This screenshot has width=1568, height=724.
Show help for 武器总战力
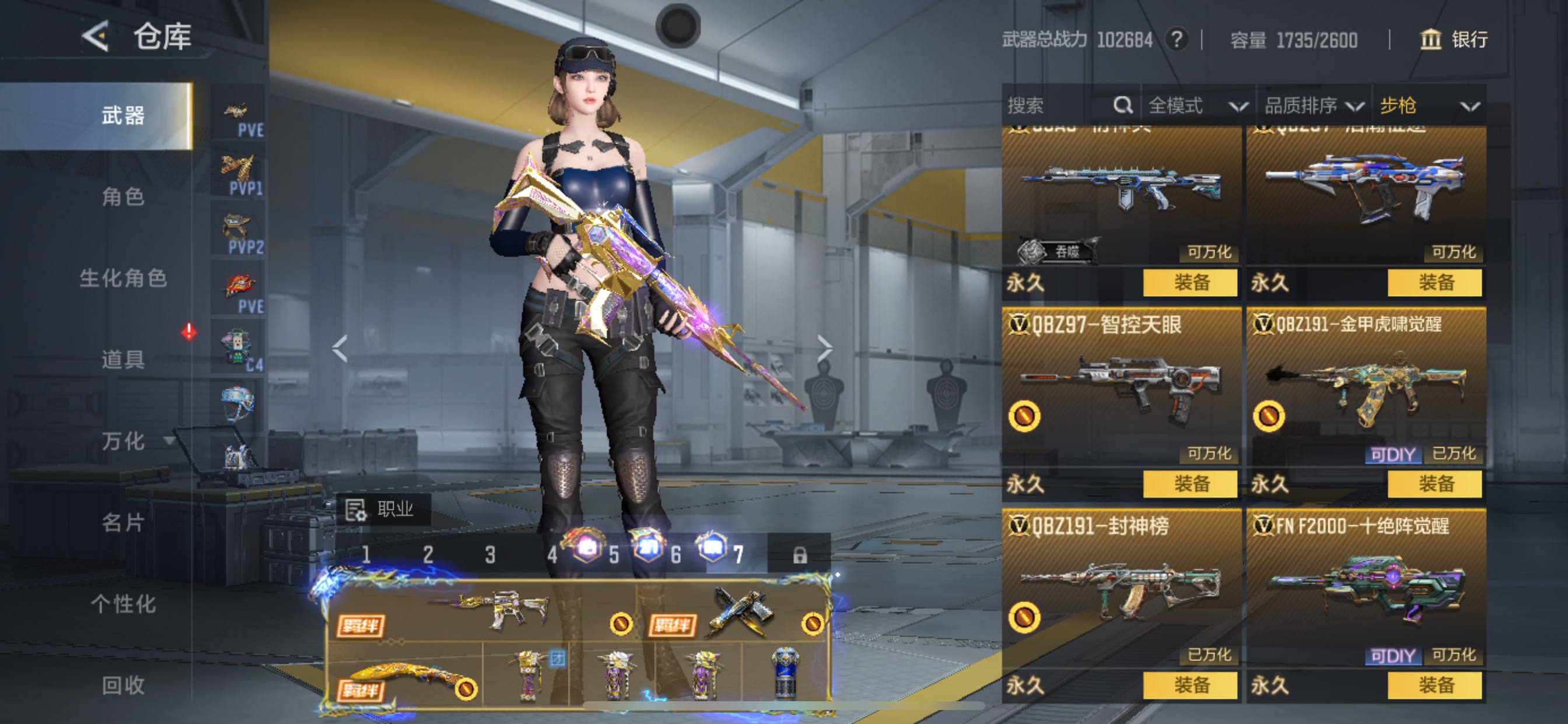1177,40
